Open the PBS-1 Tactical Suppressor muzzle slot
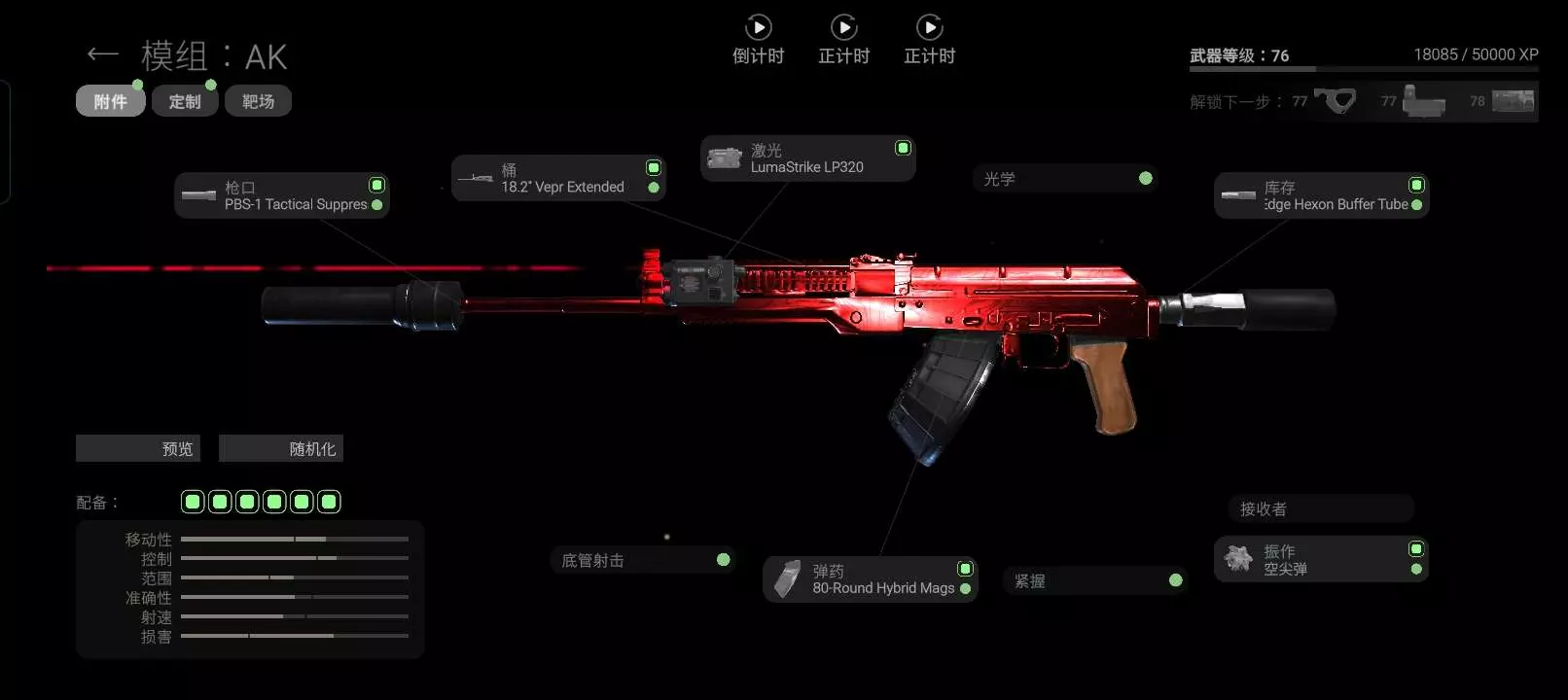This screenshot has height=700, width=1568. click(282, 195)
